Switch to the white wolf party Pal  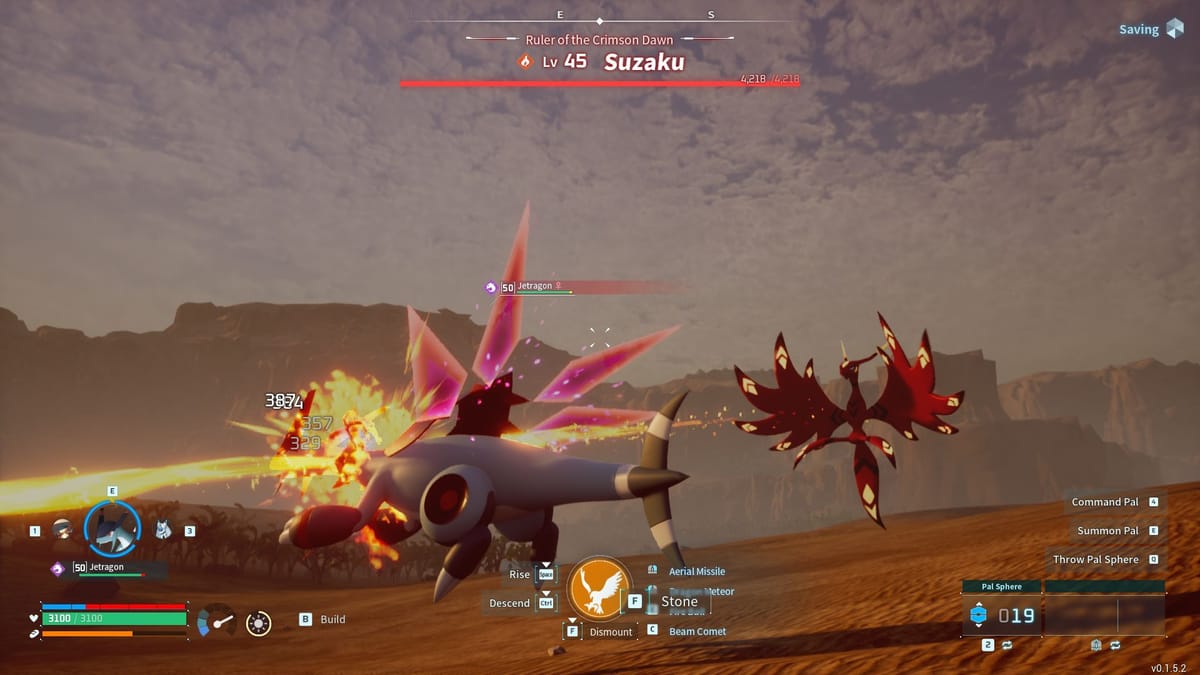(x=163, y=530)
